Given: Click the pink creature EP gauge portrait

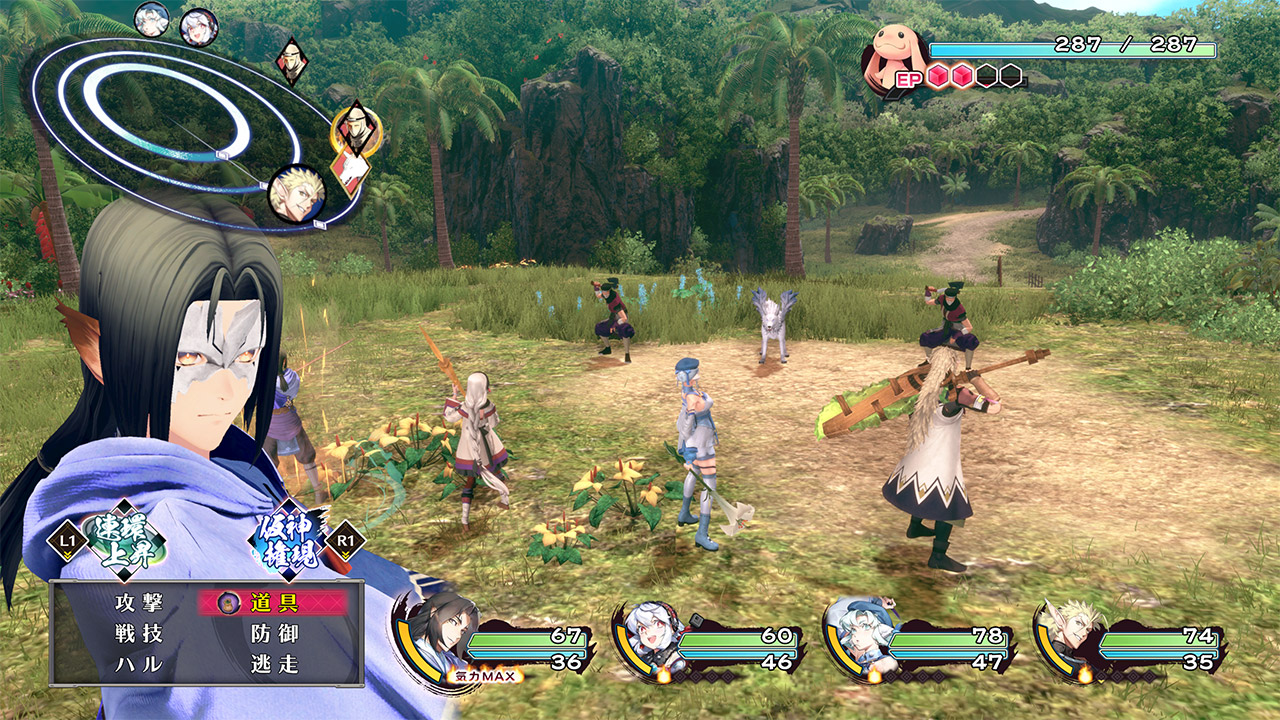Looking at the screenshot, I should point(892,52).
